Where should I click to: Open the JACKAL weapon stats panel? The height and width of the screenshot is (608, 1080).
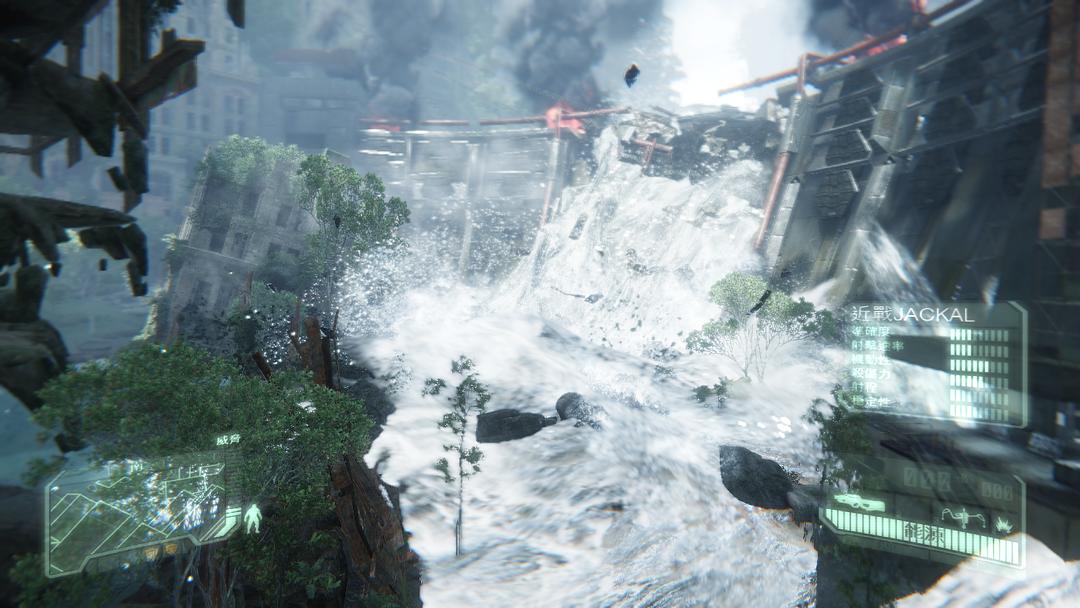click(x=935, y=362)
